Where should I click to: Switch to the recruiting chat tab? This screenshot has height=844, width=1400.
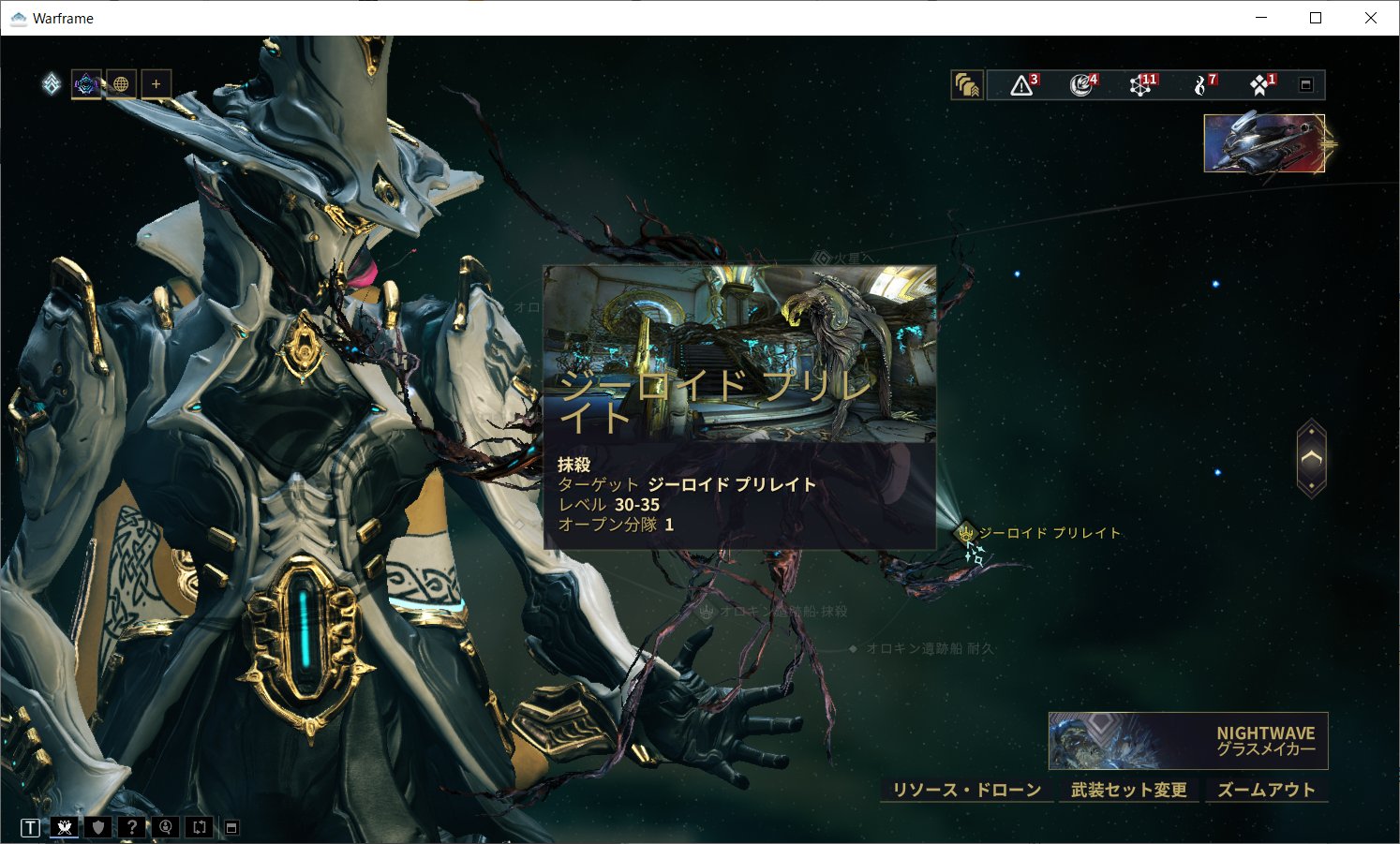click(x=165, y=827)
